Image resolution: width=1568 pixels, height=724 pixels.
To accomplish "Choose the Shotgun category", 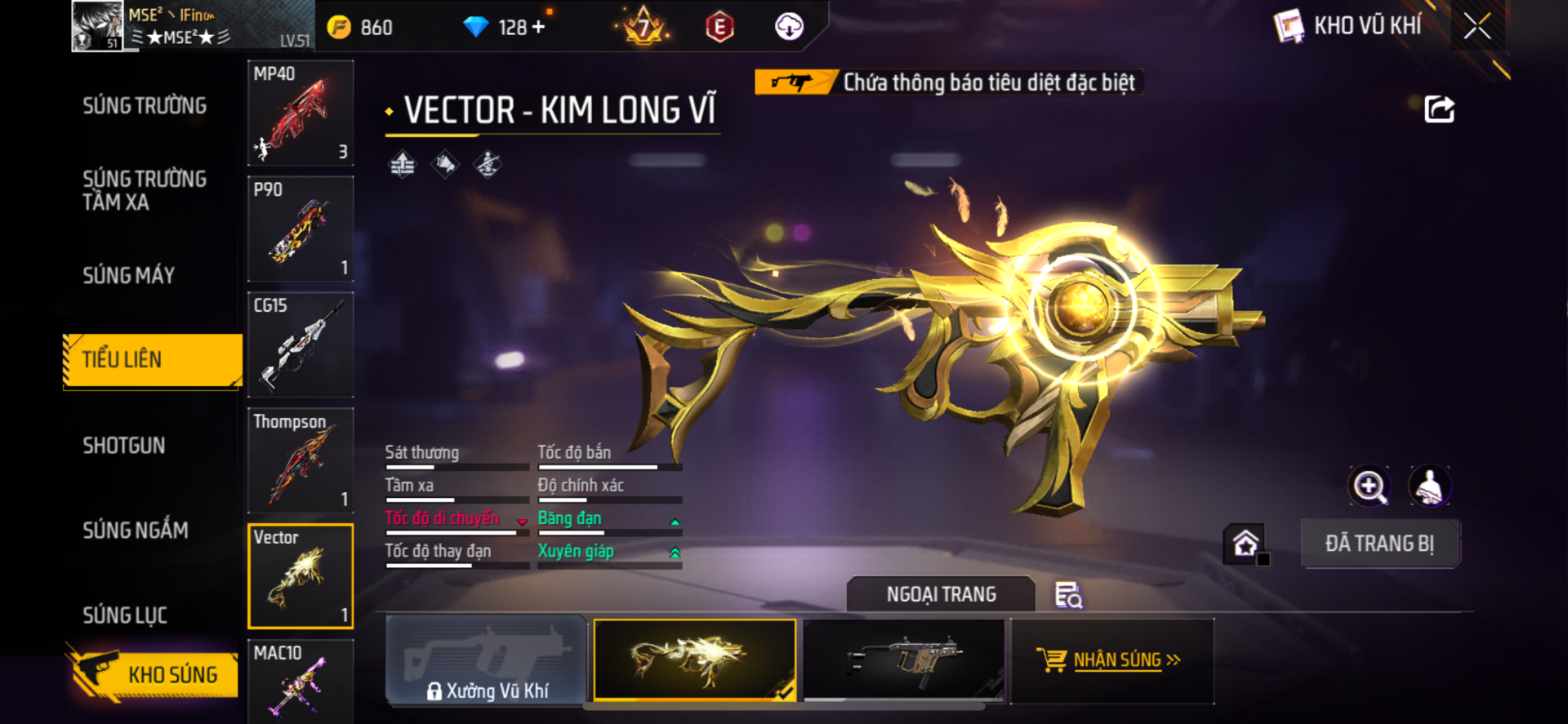I will tap(124, 446).
